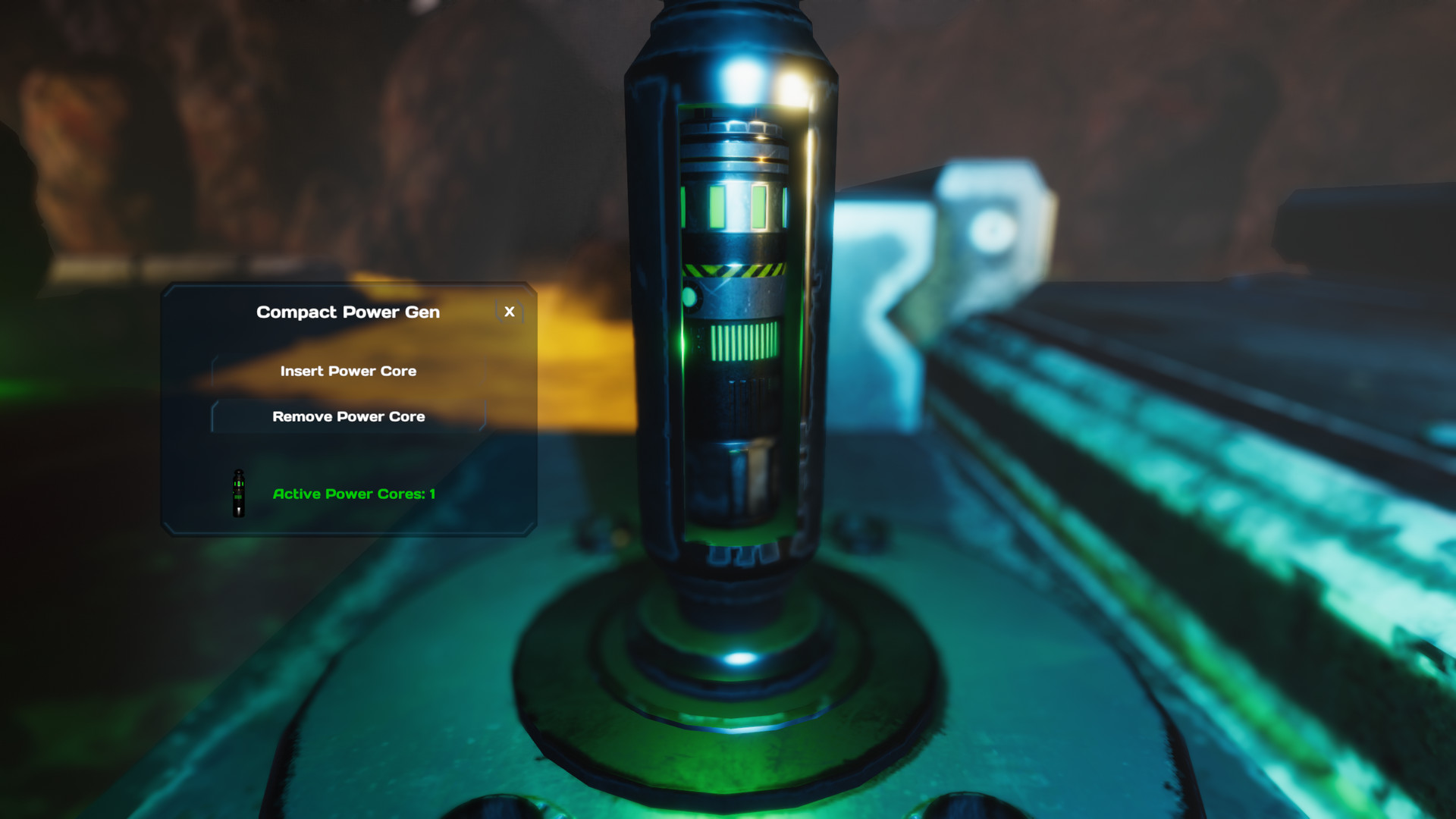Click the Compact Power Gen title

click(x=348, y=312)
